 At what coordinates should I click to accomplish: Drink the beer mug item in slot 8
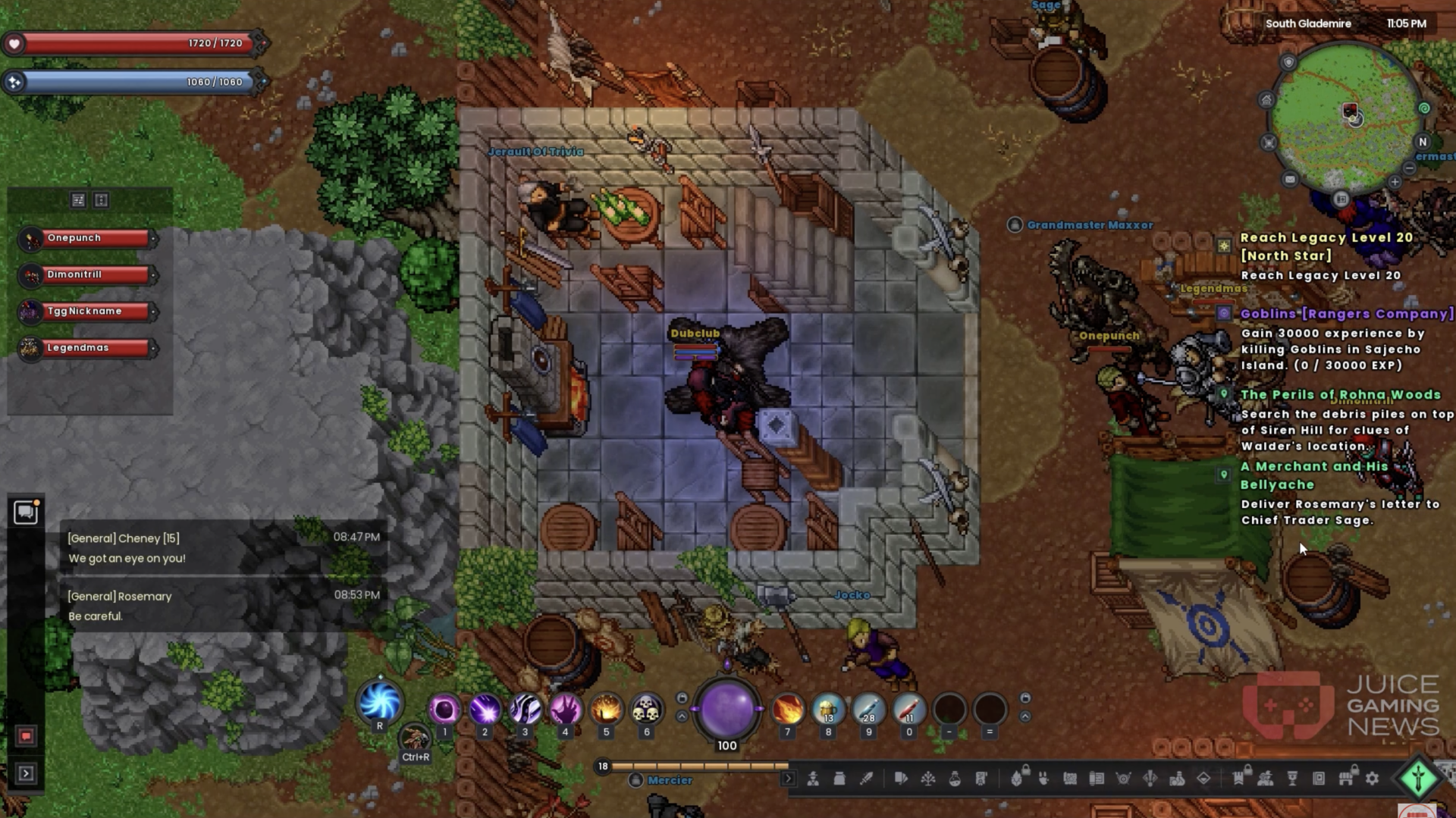tap(828, 710)
